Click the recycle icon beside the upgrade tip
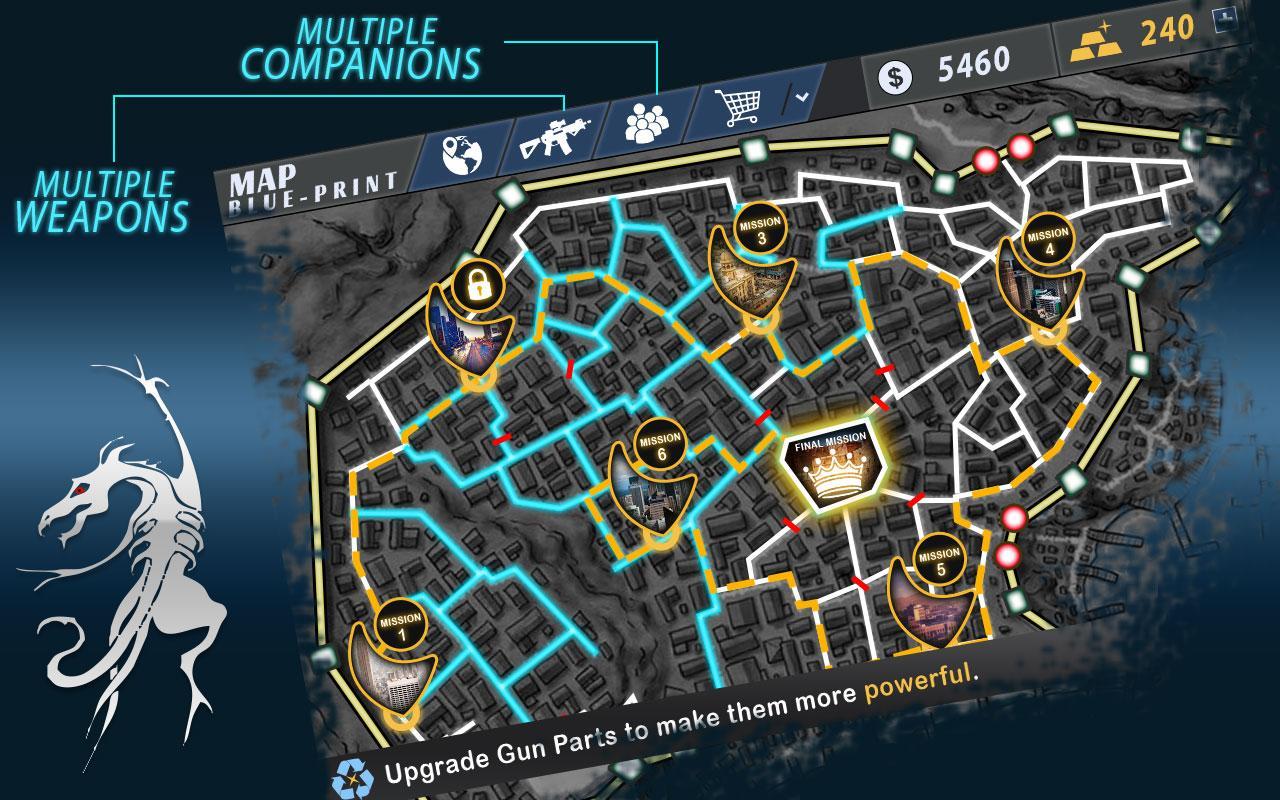Image resolution: width=1280 pixels, height=800 pixels. pos(352,776)
